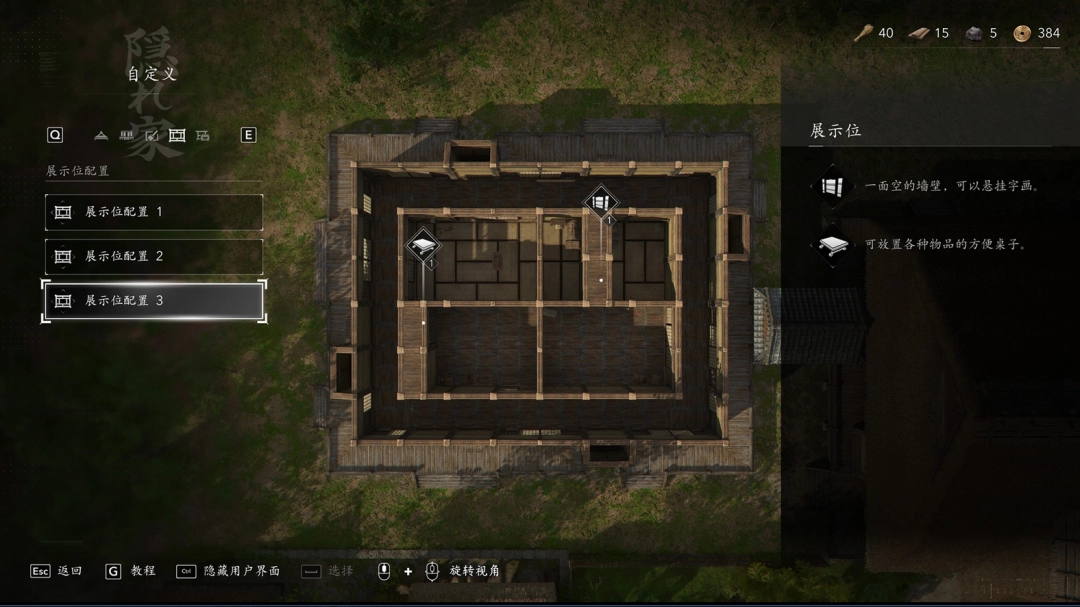Image resolution: width=1080 pixels, height=607 pixels.
Task: Click the table display marker on map
Action: coord(423,246)
